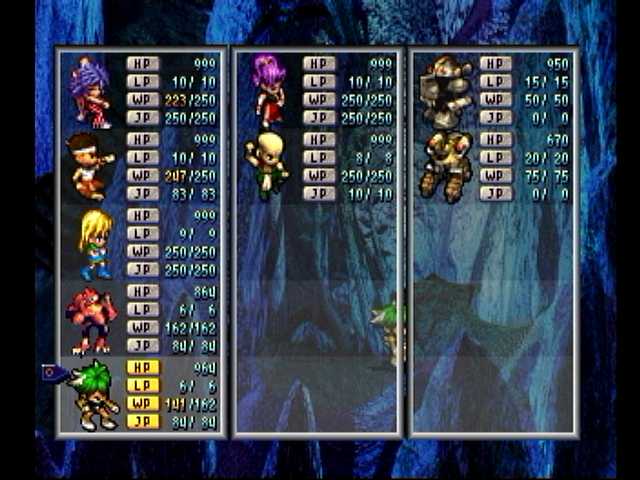The width and height of the screenshot is (640, 480).
Task: Select the highlighted green-haired character
Action: pyautogui.click(x=96, y=394)
